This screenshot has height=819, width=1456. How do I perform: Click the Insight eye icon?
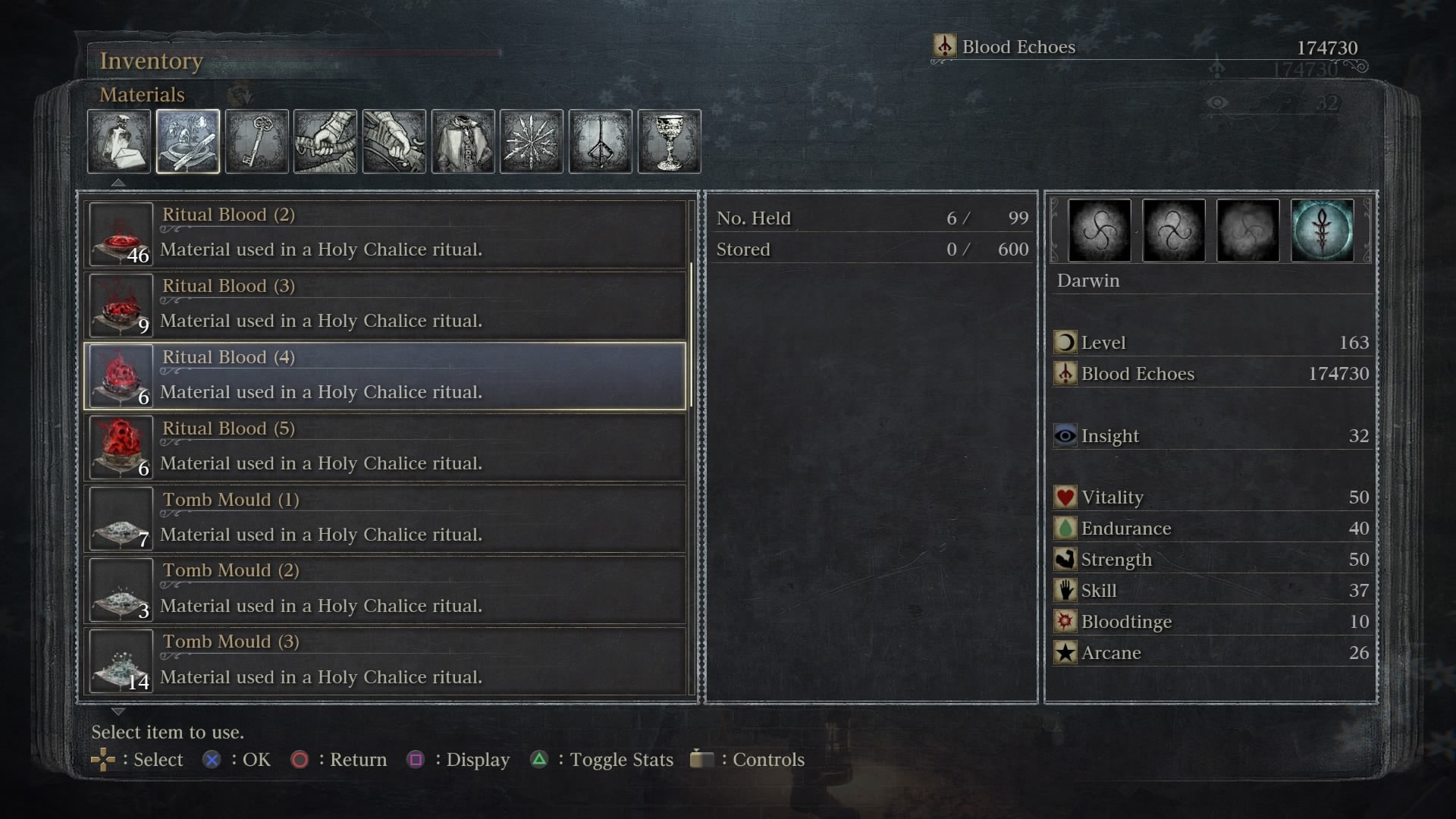click(x=1065, y=436)
